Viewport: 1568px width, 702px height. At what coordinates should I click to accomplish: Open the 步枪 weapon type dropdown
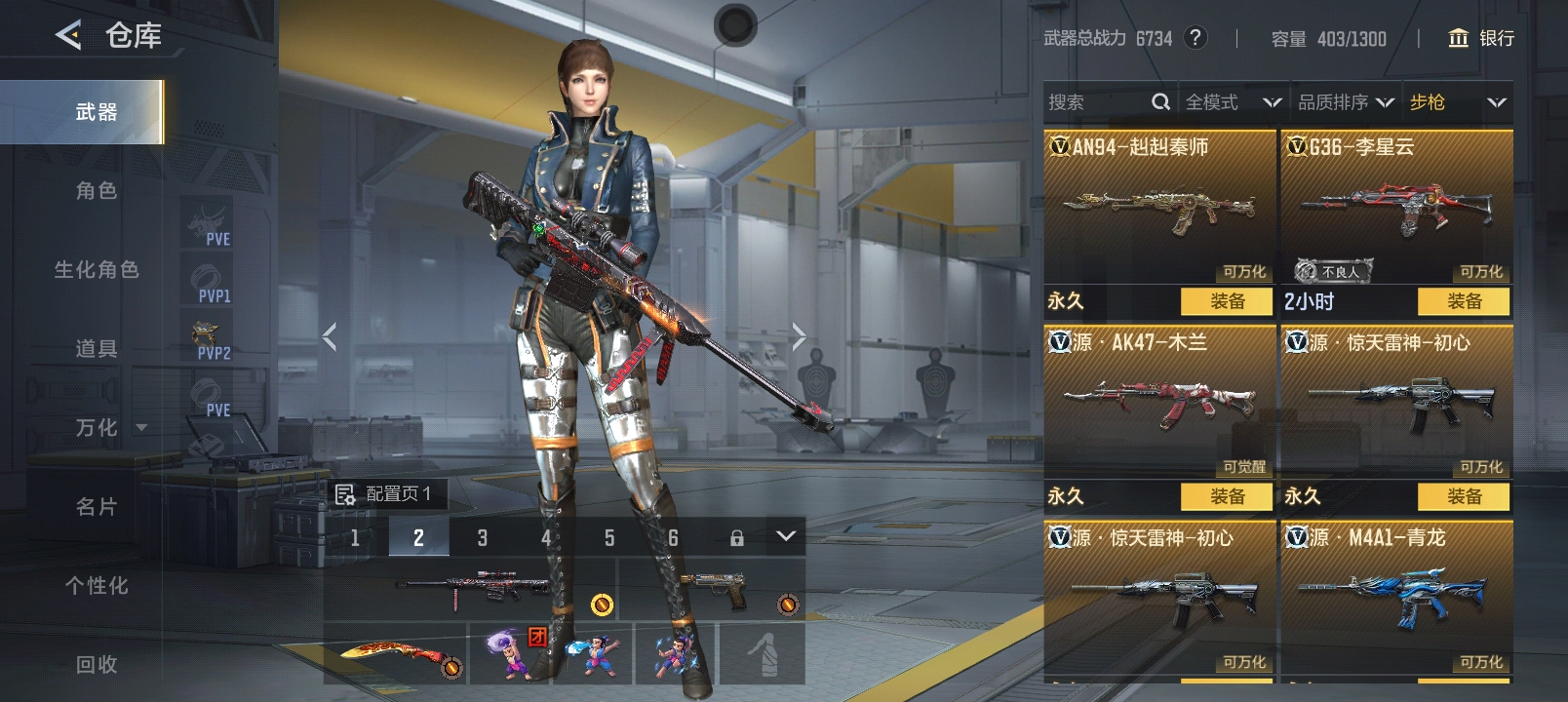pyautogui.click(x=1457, y=102)
